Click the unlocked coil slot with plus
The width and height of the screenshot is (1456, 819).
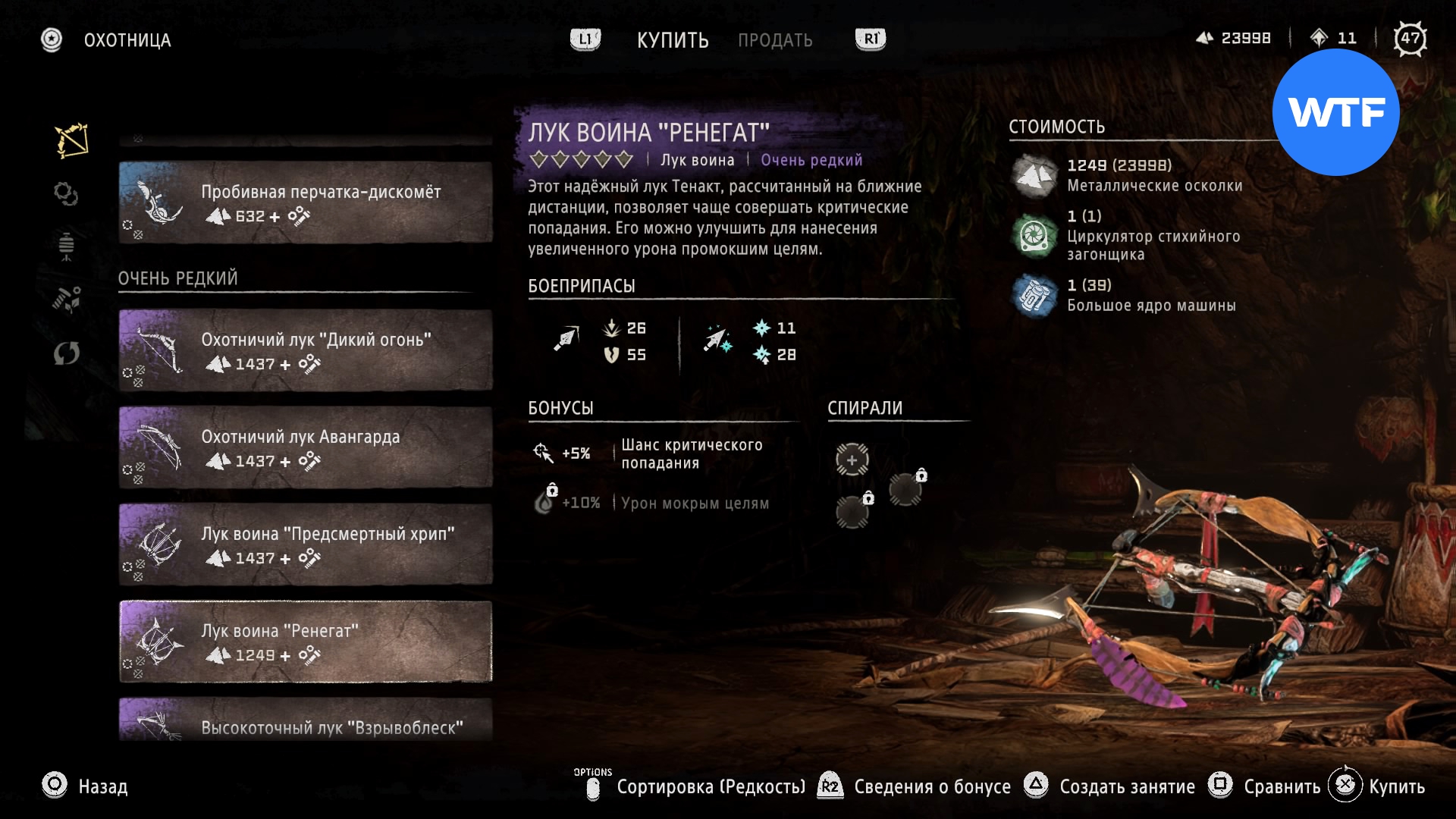click(852, 460)
